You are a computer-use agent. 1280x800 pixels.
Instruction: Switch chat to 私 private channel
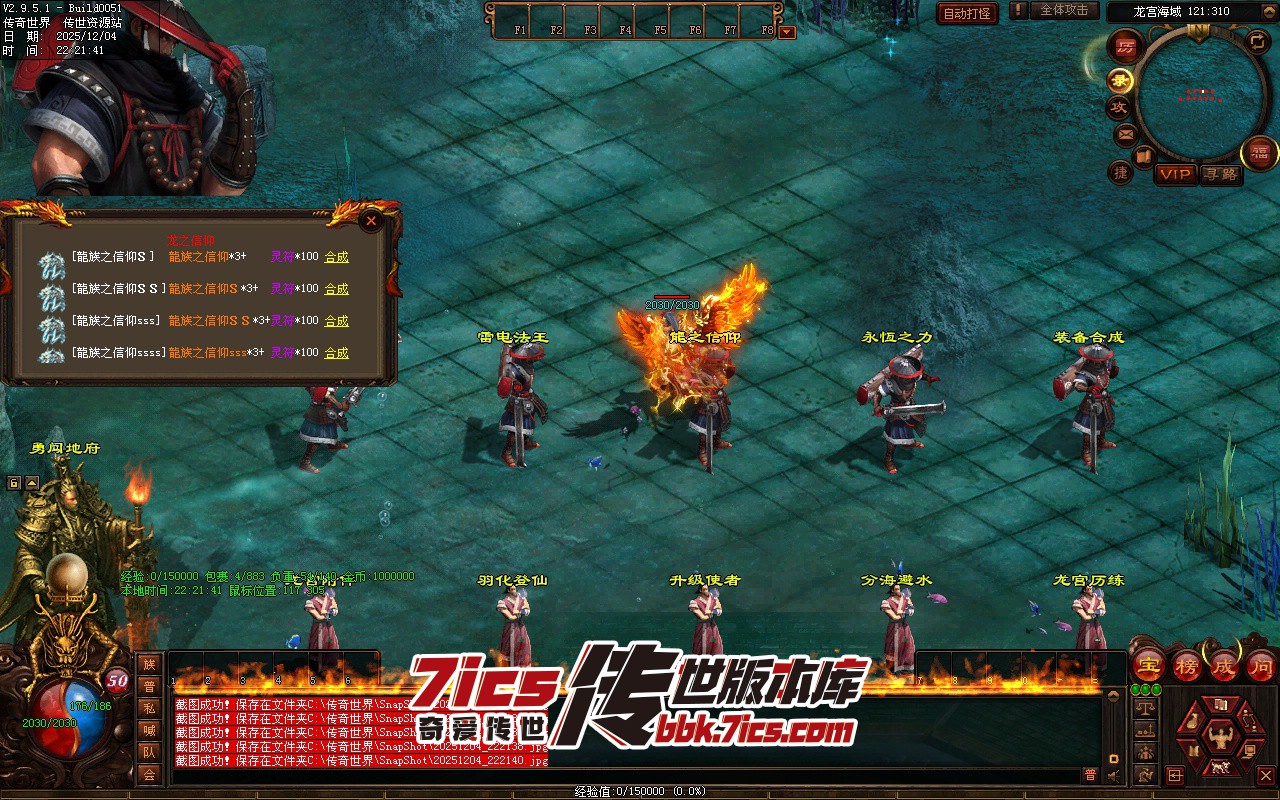pyautogui.click(x=149, y=708)
